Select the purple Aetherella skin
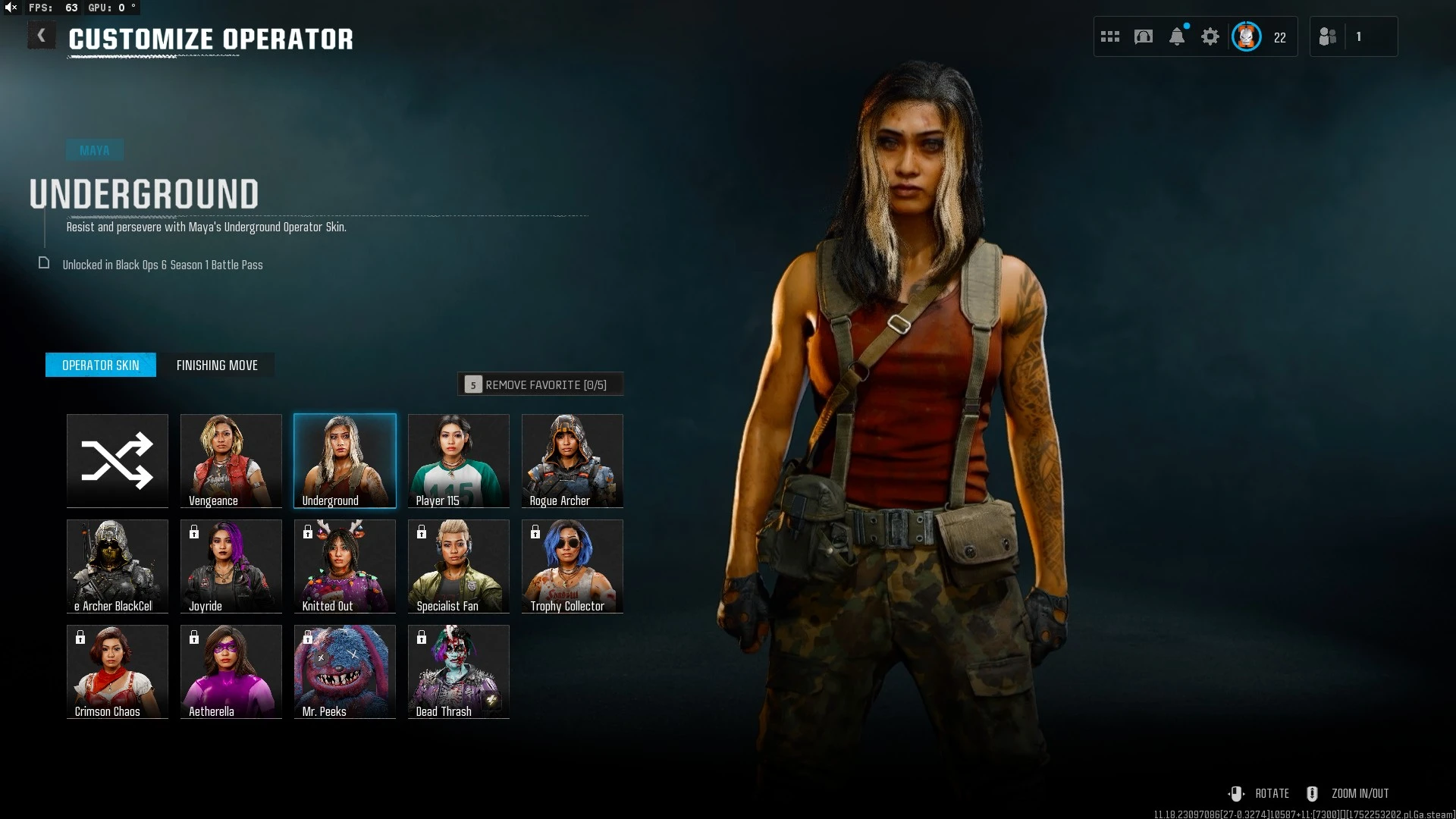Viewport: 1456px width, 819px height. 231,671
